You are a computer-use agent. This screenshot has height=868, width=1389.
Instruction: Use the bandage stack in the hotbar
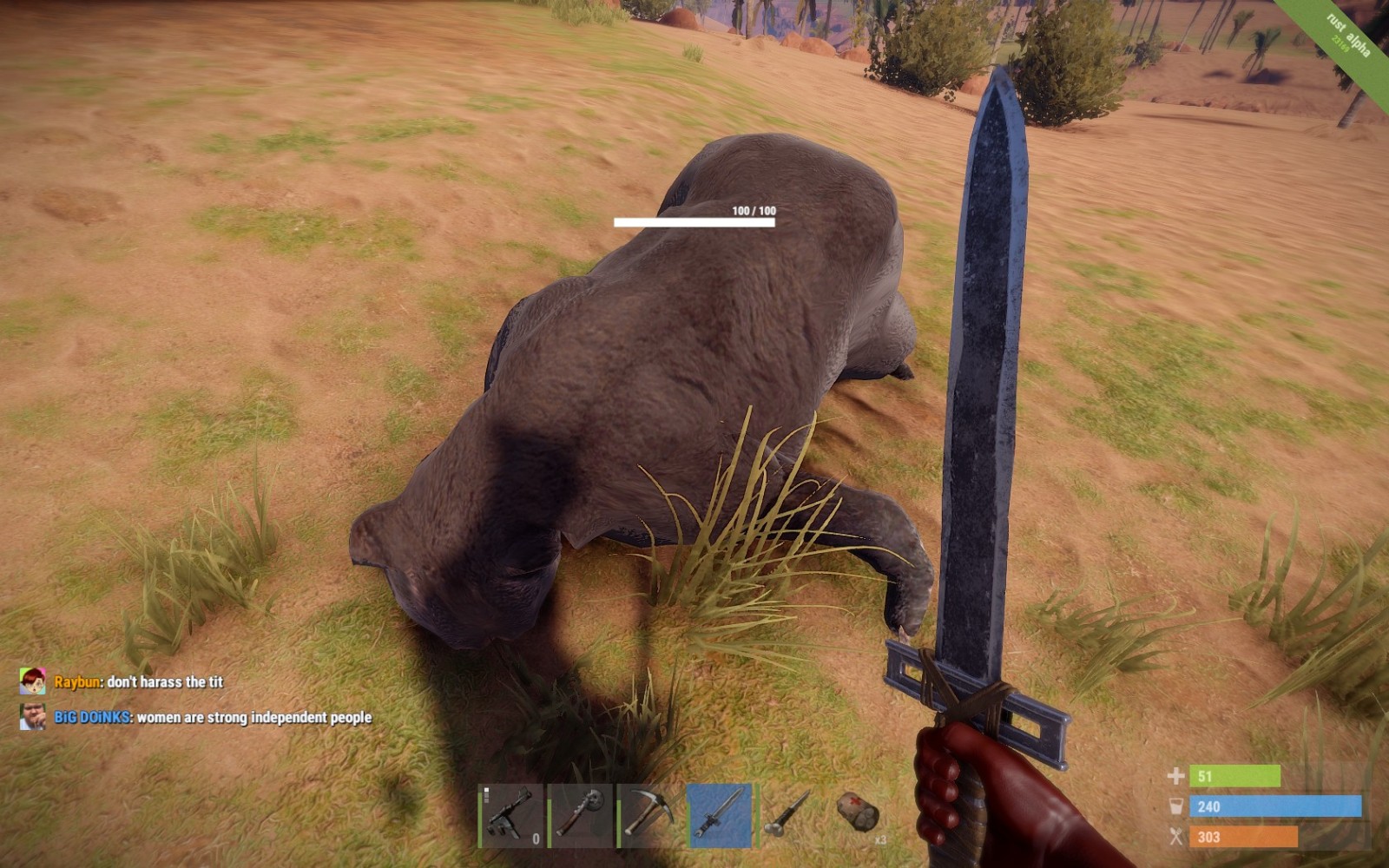(x=859, y=815)
